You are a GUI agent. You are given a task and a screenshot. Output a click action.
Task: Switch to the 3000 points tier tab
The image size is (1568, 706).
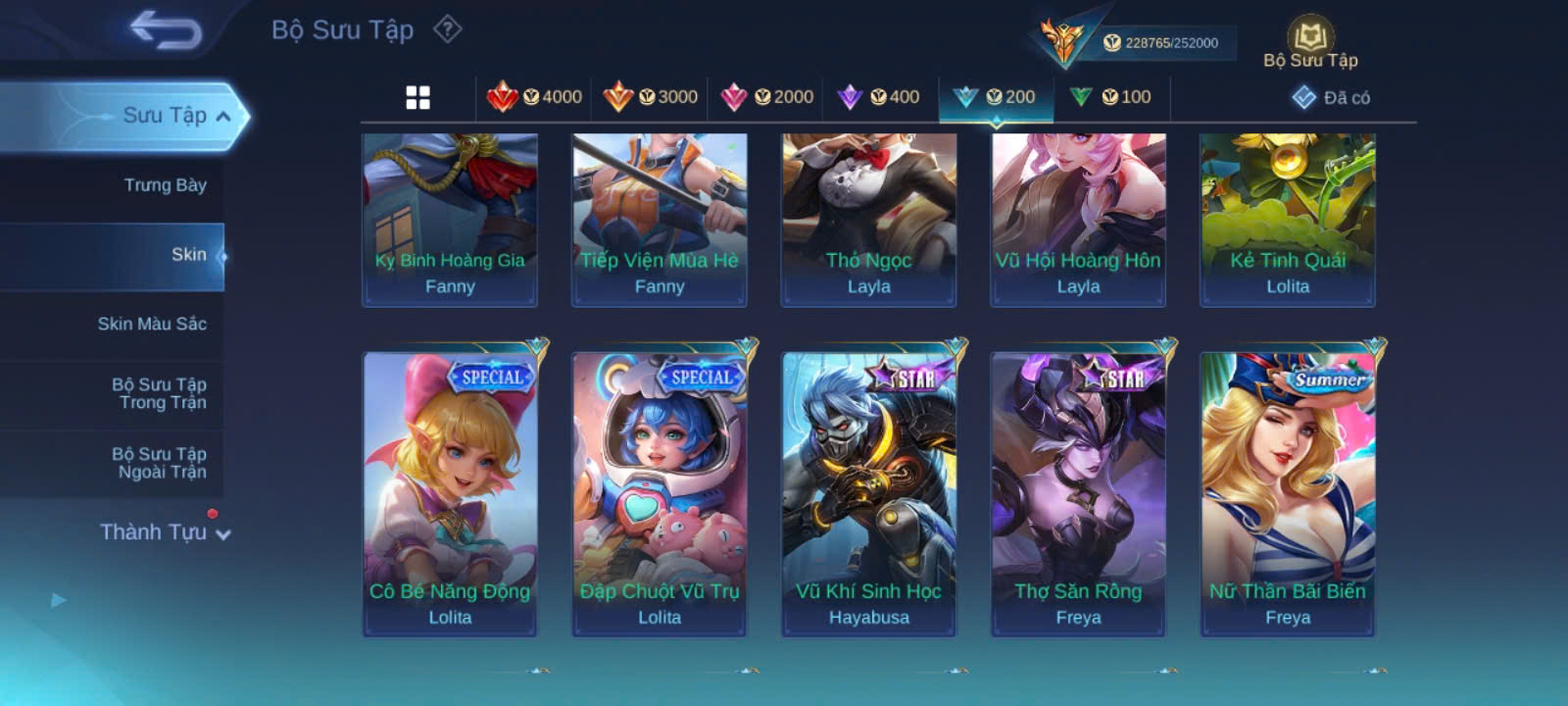651,97
